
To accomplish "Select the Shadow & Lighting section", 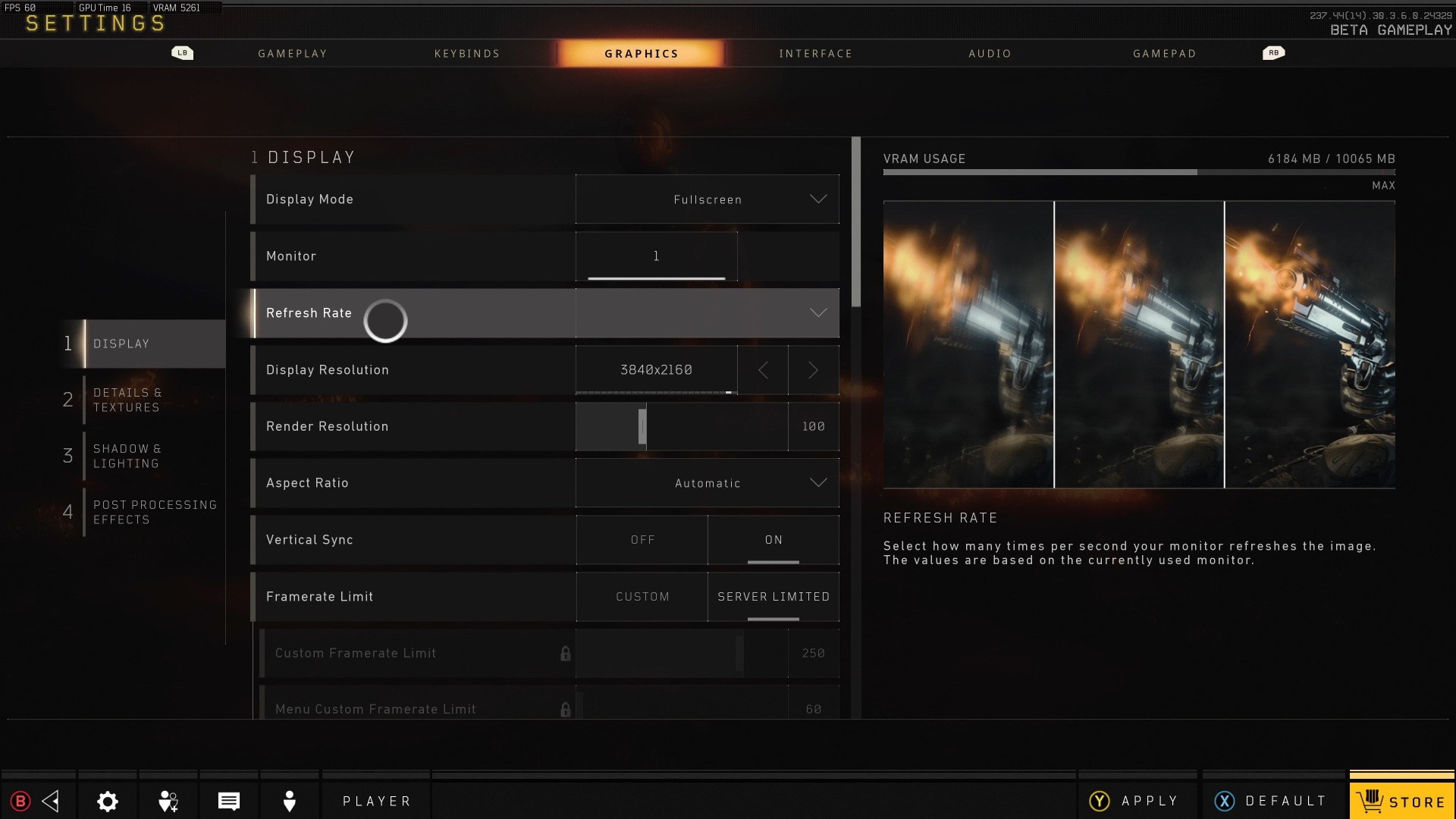I will point(127,456).
